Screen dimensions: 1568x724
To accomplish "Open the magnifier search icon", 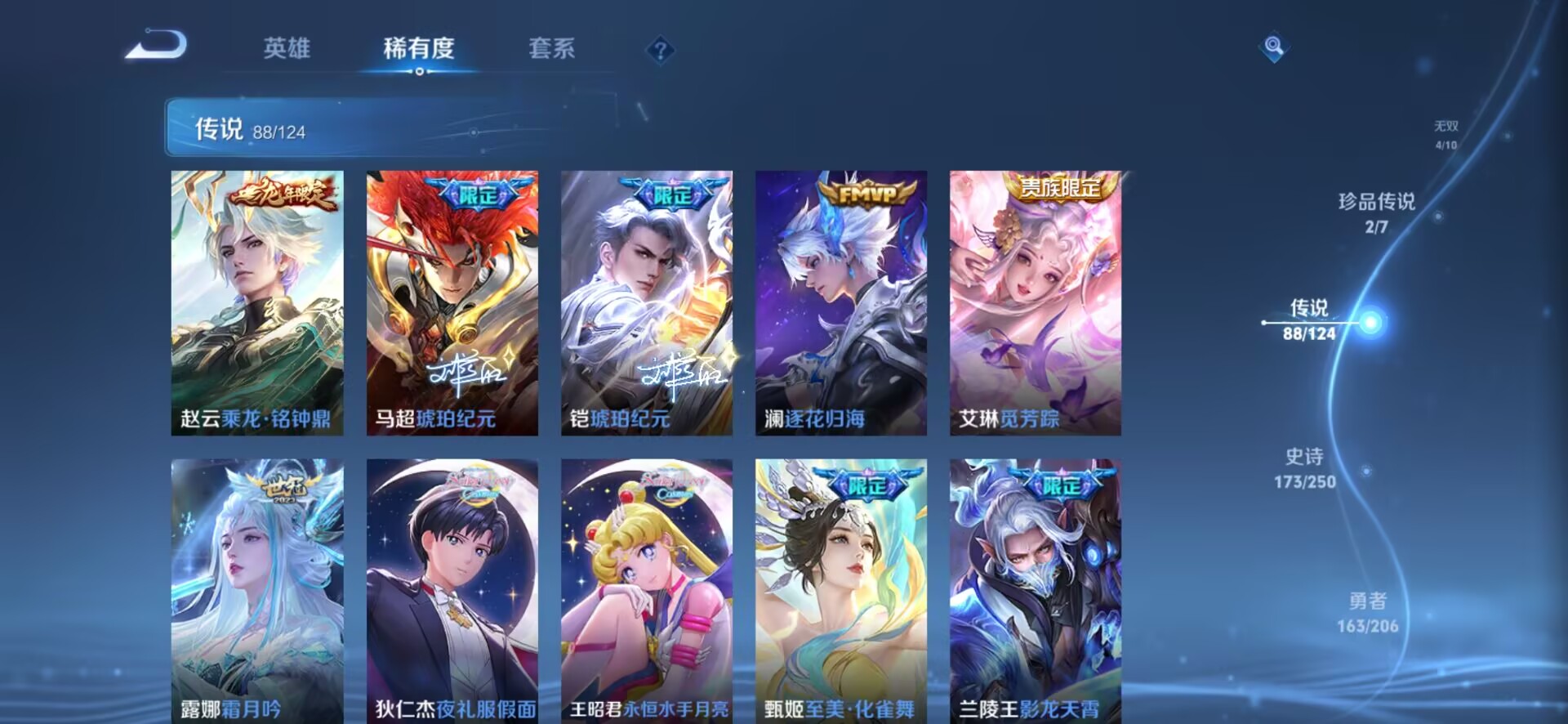I will [1273, 47].
